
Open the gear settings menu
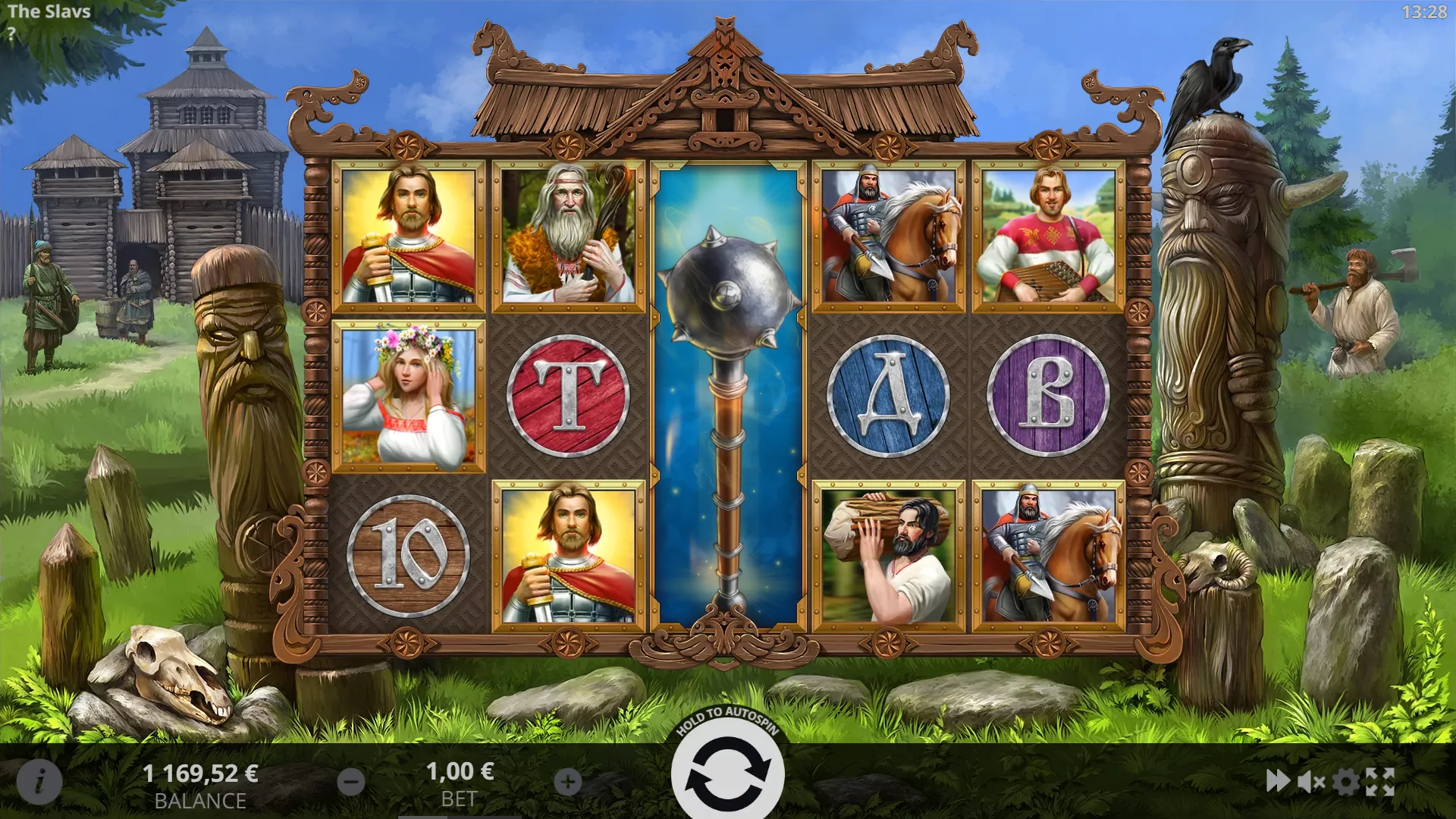click(1346, 782)
